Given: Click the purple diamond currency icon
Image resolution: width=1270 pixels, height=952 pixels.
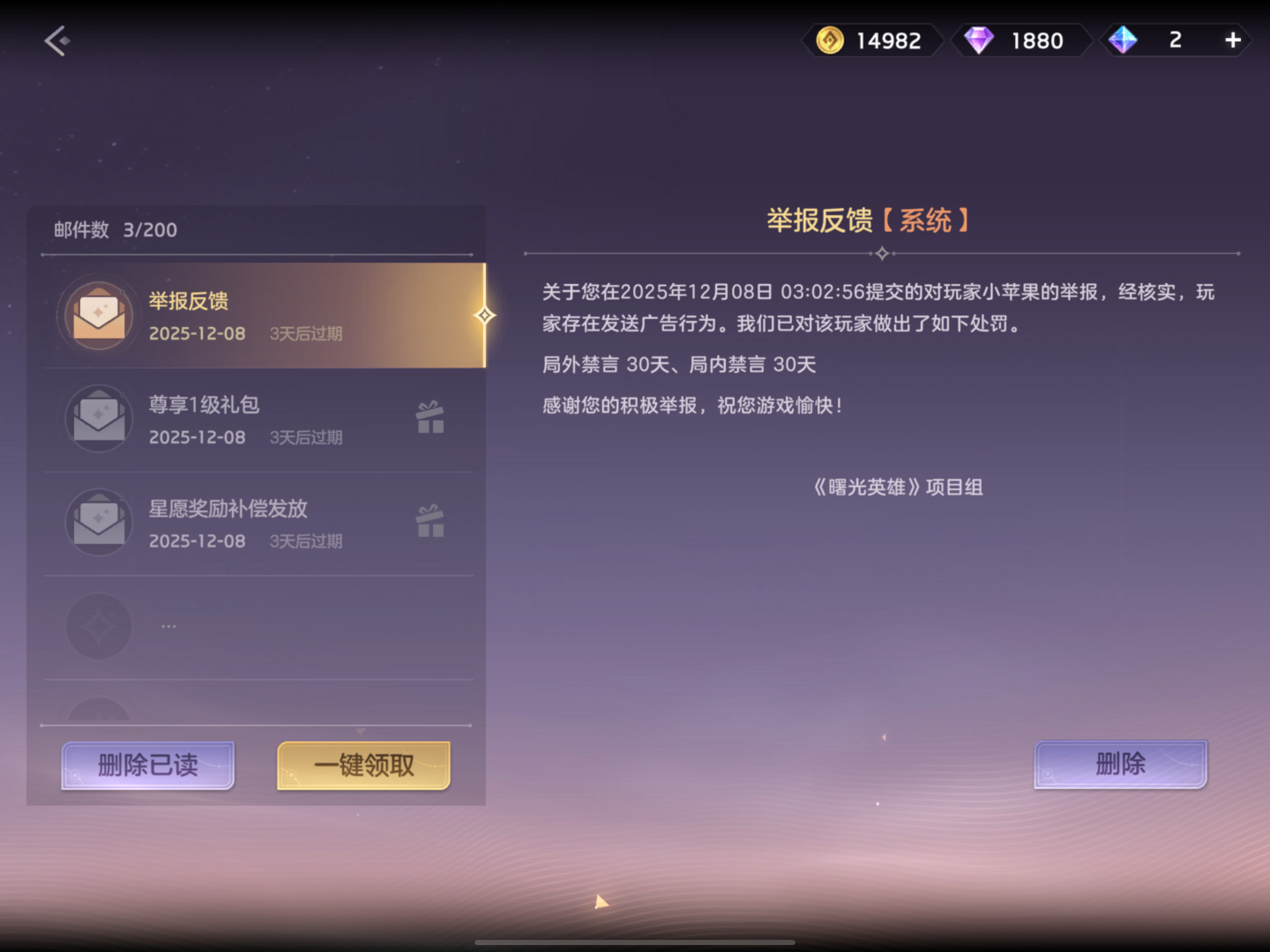Looking at the screenshot, I should (x=980, y=40).
